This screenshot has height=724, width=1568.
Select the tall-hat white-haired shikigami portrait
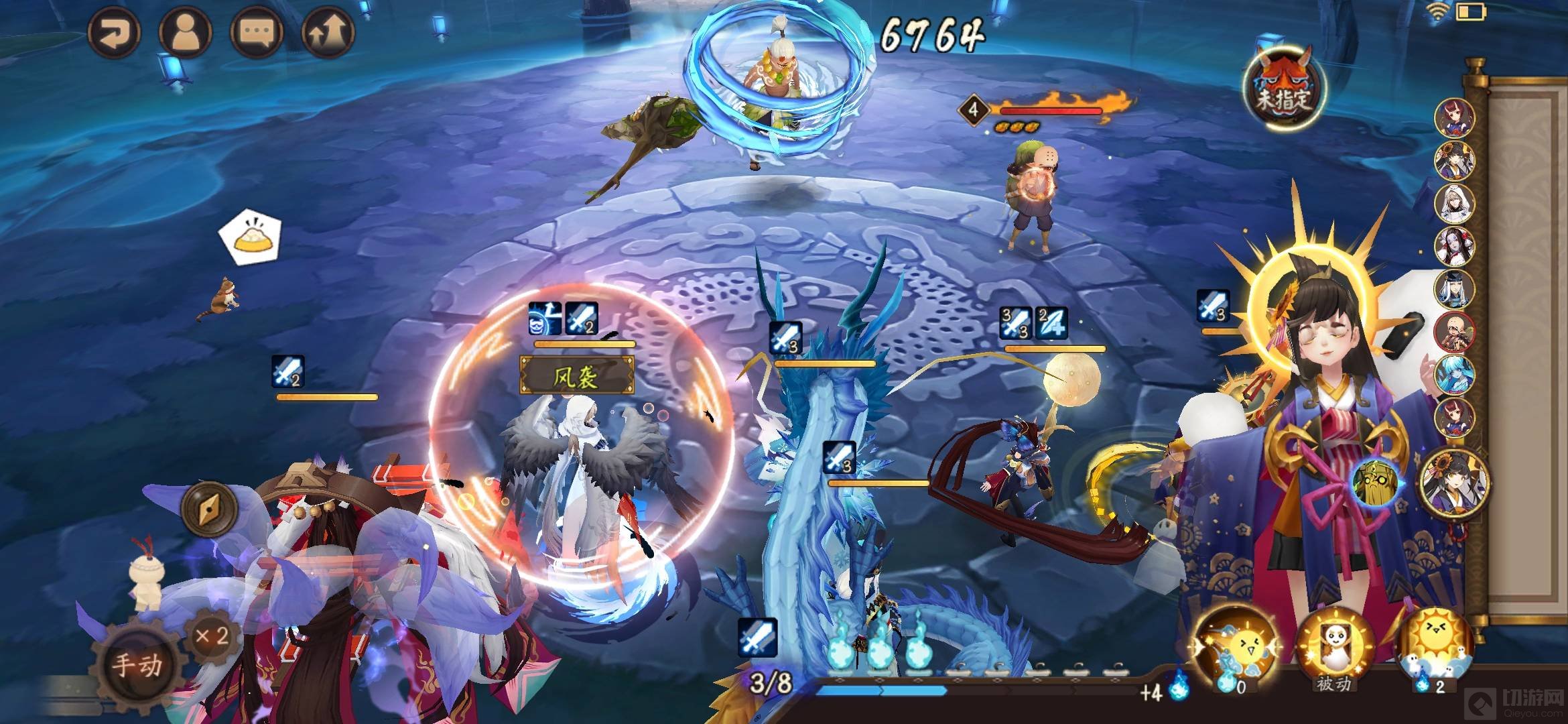point(1454,290)
